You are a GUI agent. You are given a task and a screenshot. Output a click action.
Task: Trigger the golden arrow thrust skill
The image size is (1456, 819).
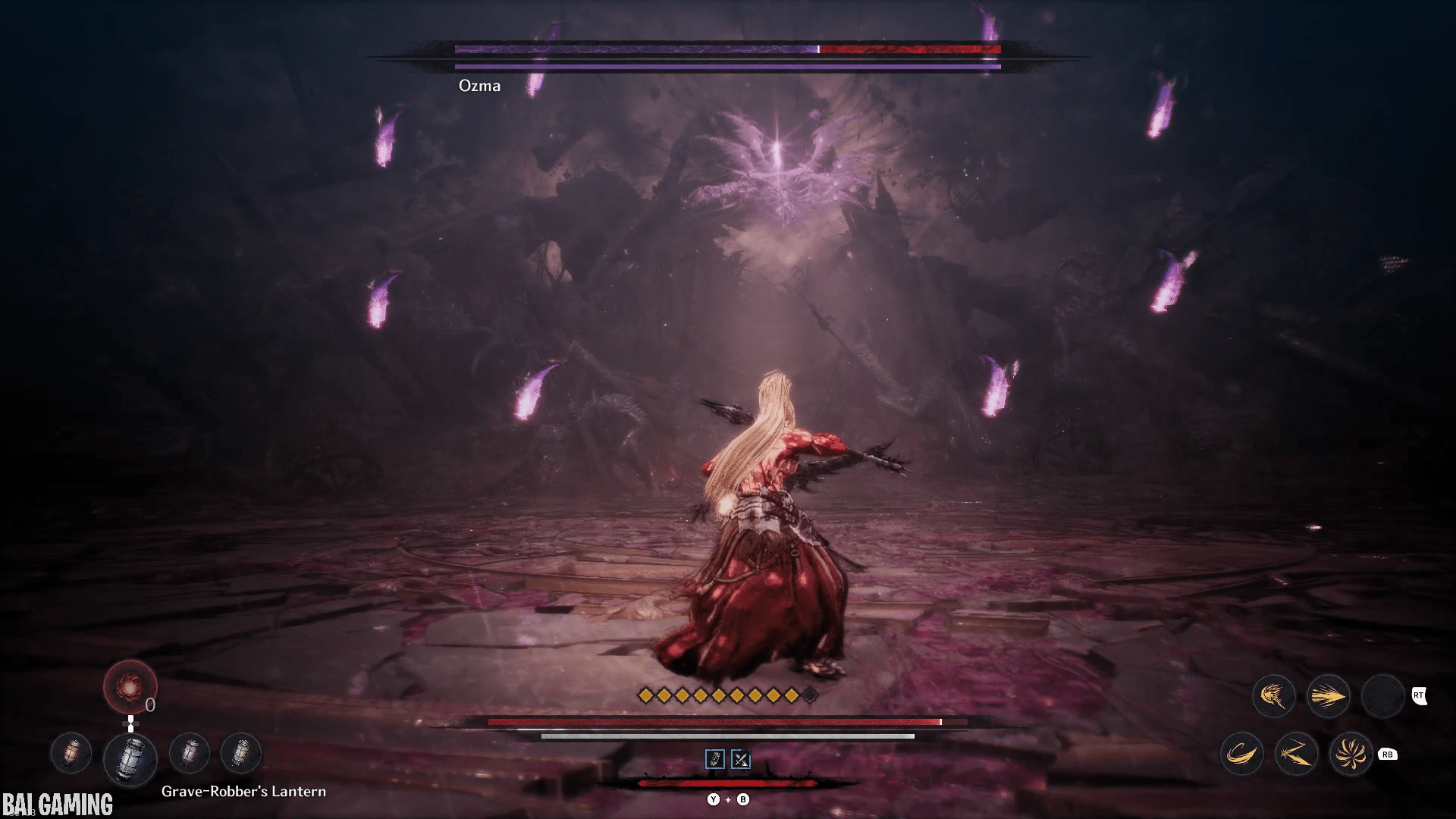(1328, 695)
